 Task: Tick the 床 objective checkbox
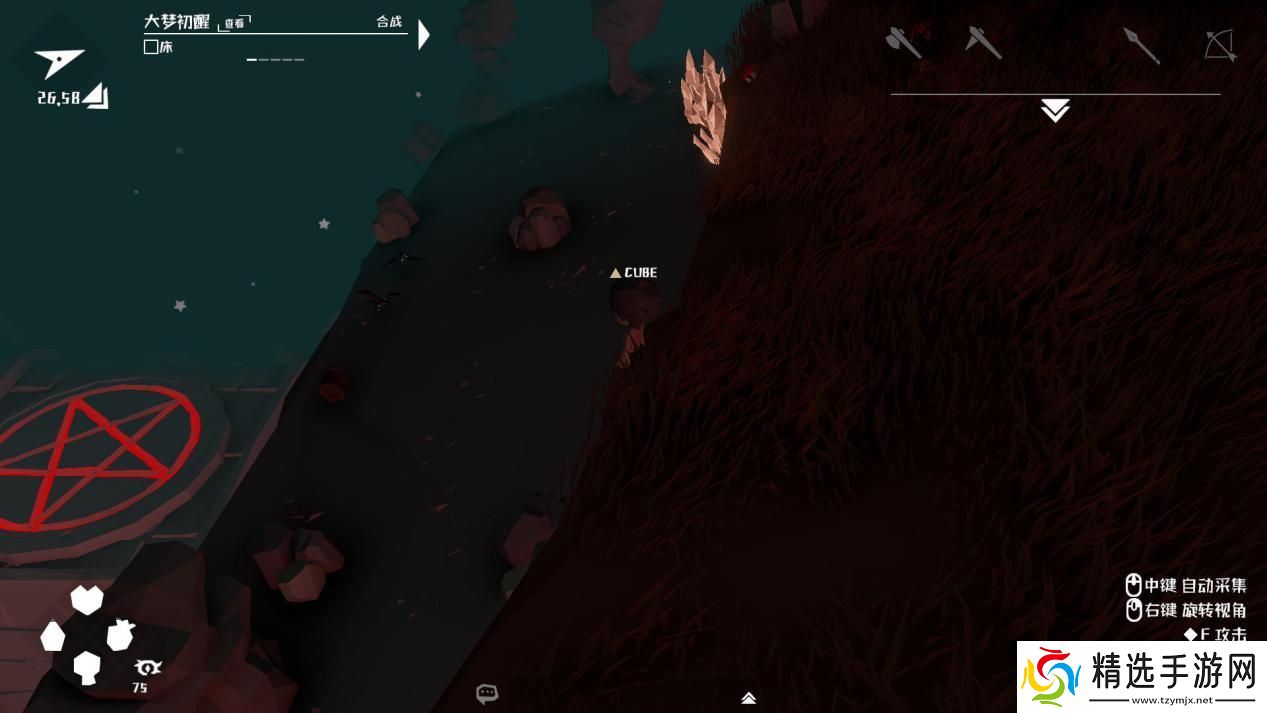(x=151, y=47)
